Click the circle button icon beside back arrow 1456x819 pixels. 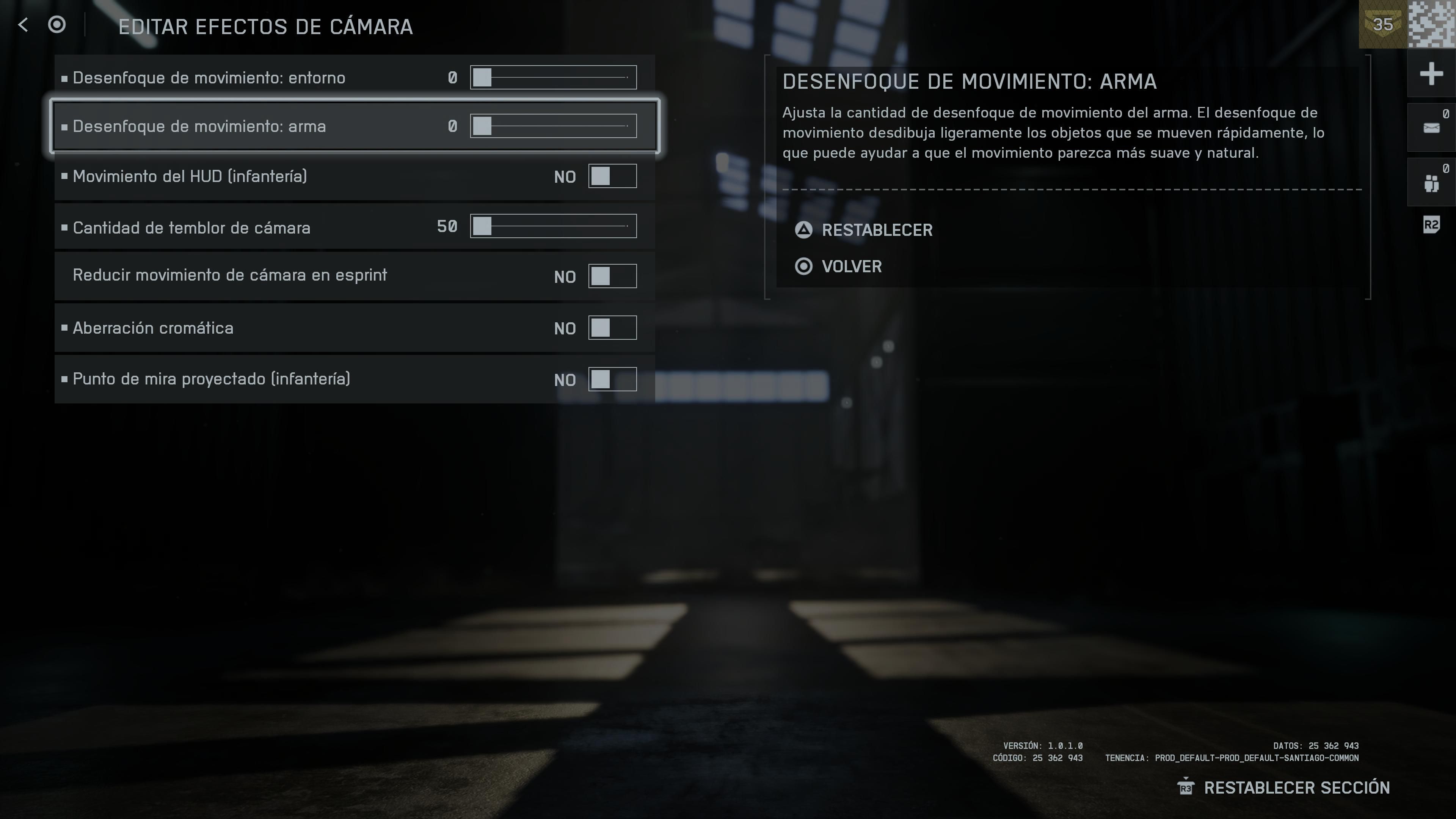point(56,25)
